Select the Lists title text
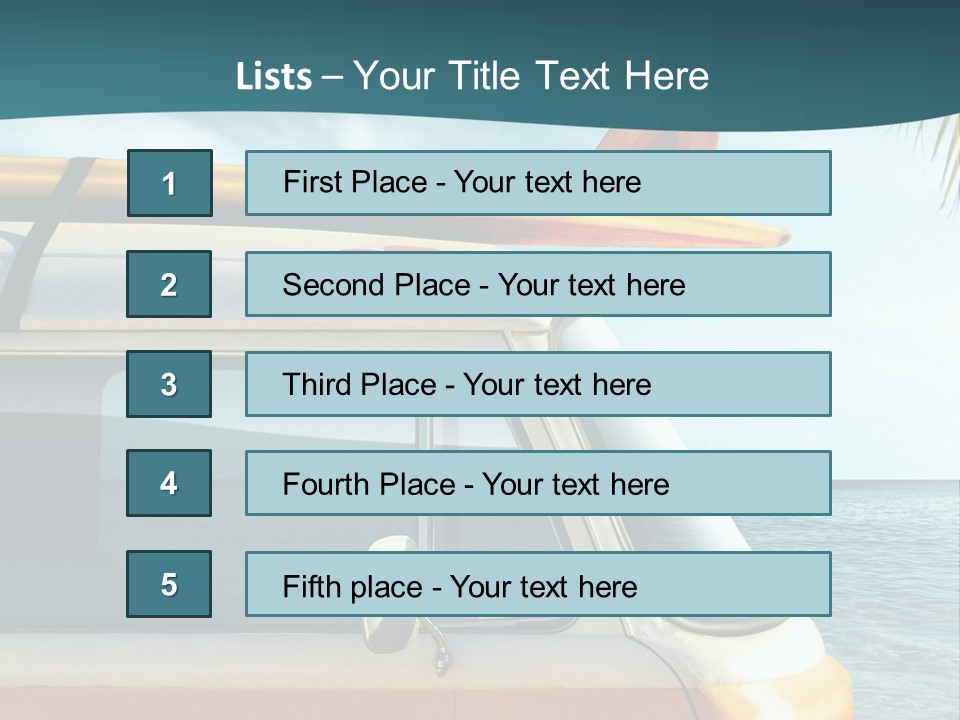Screen dimensions: 960x720 tap(472, 76)
